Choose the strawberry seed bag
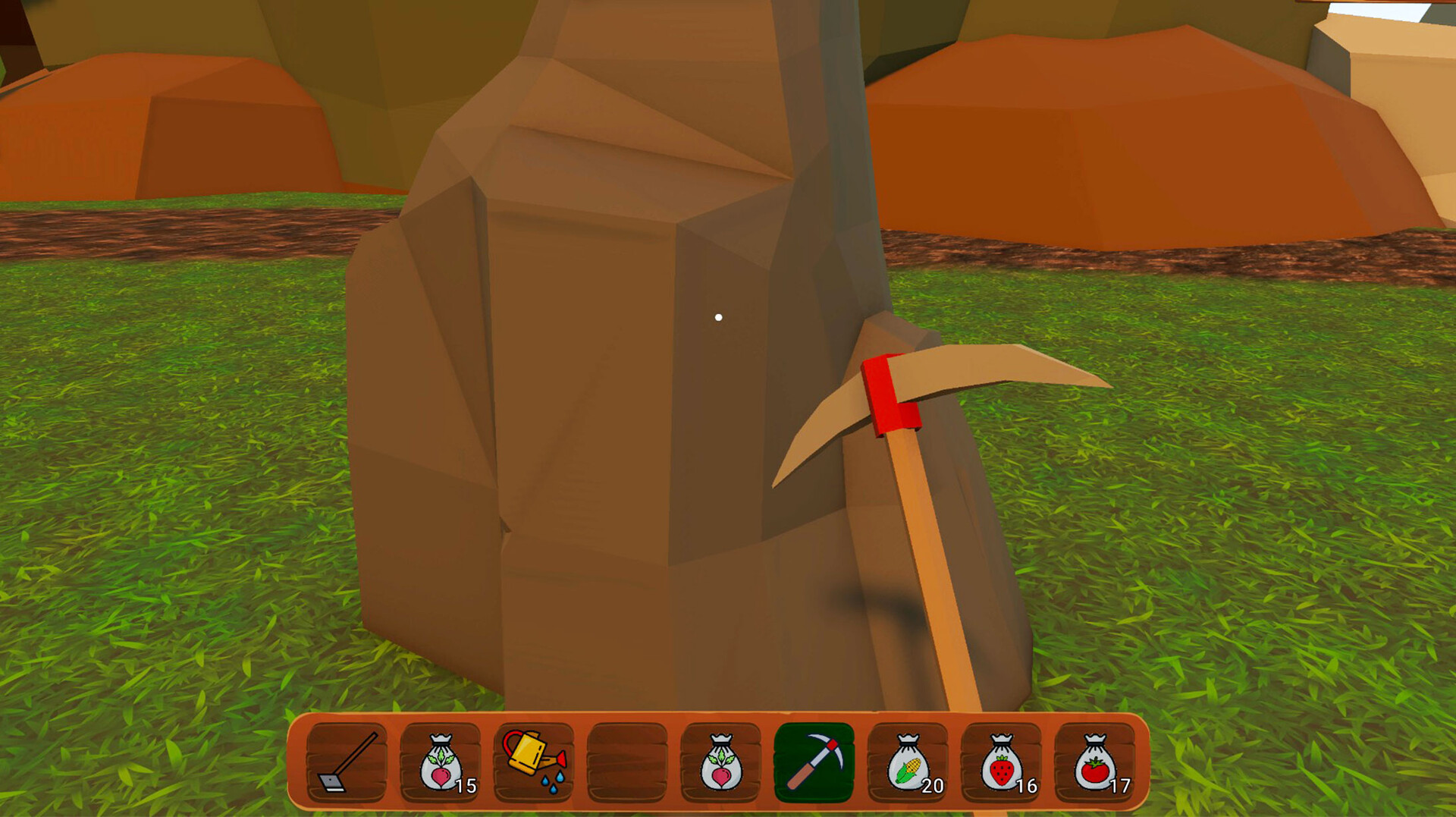This screenshot has width=1456, height=817. click(x=1001, y=762)
